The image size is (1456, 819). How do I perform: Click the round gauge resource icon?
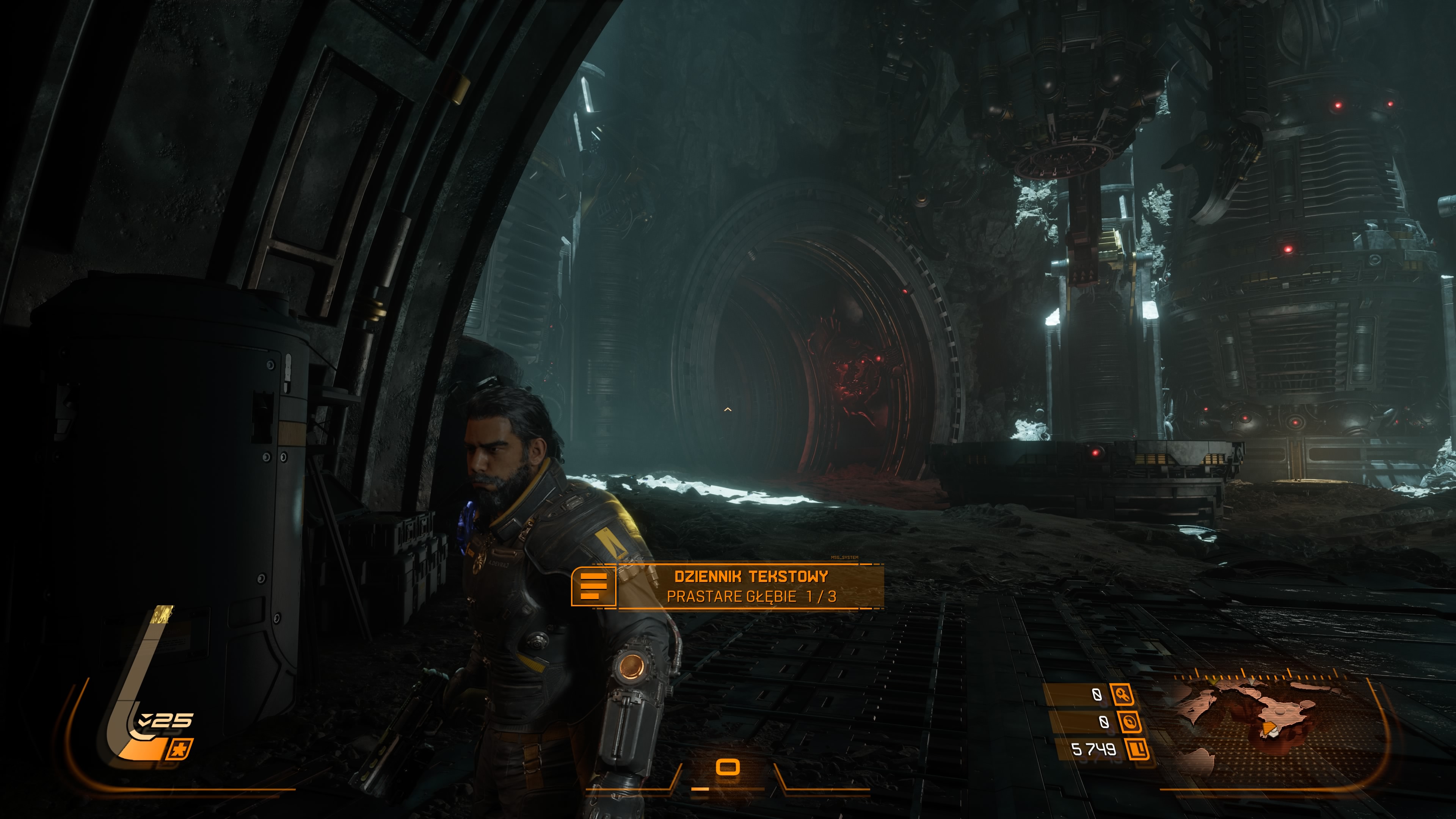[1129, 722]
